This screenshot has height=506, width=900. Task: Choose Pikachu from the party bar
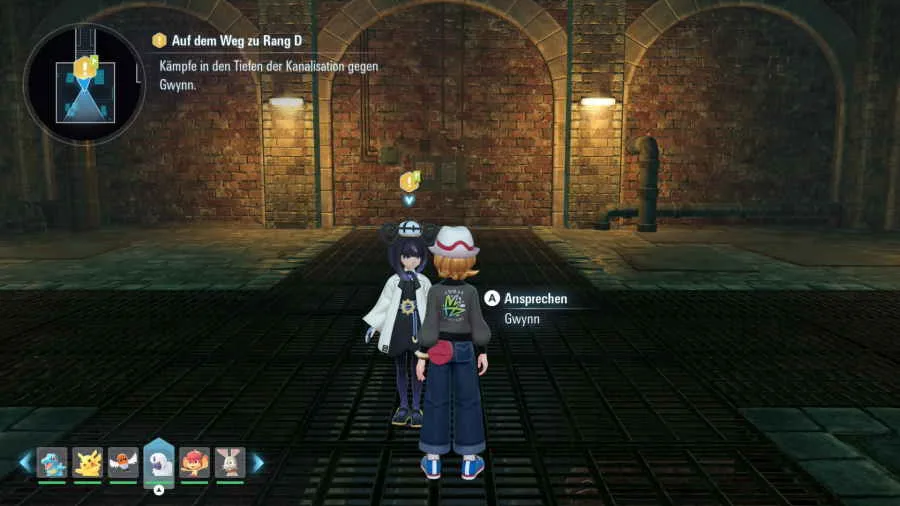click(x=88, y=462)
